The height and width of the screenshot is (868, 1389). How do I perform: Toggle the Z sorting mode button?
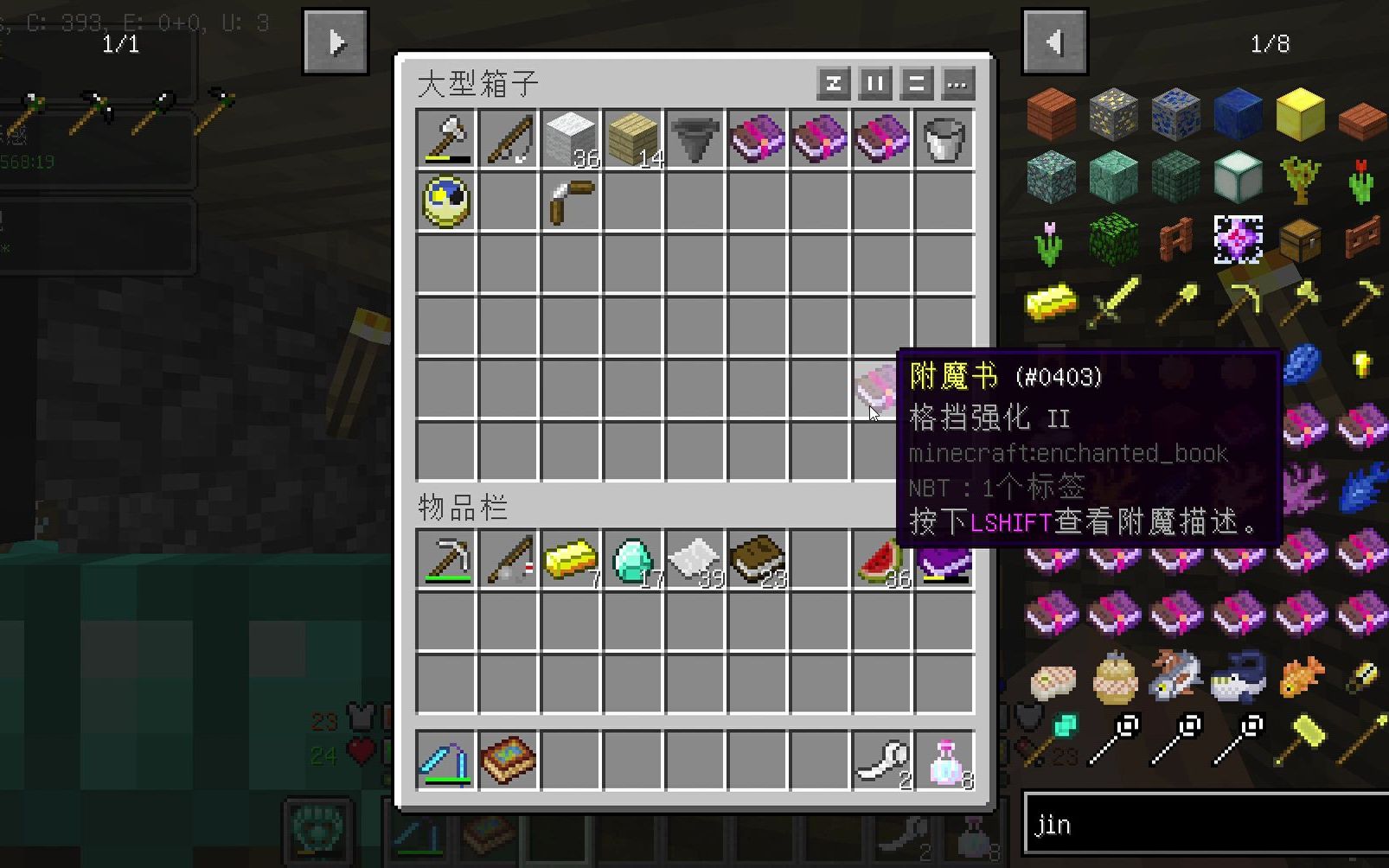click(832, 85)
